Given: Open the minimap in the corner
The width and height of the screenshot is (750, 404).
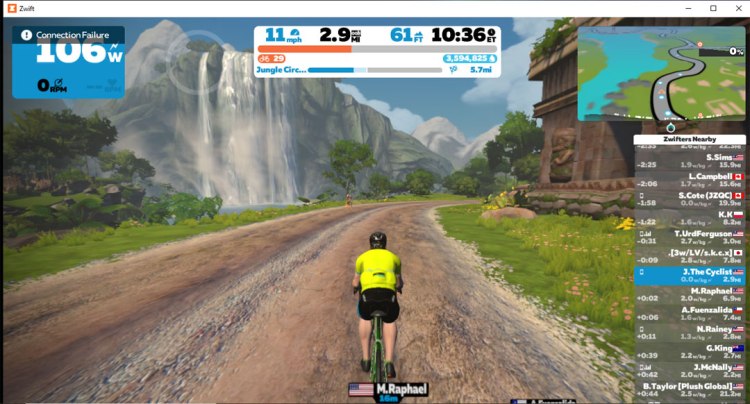Looking at the screenshot, I should pyautogui.click(x=661, y=73).
